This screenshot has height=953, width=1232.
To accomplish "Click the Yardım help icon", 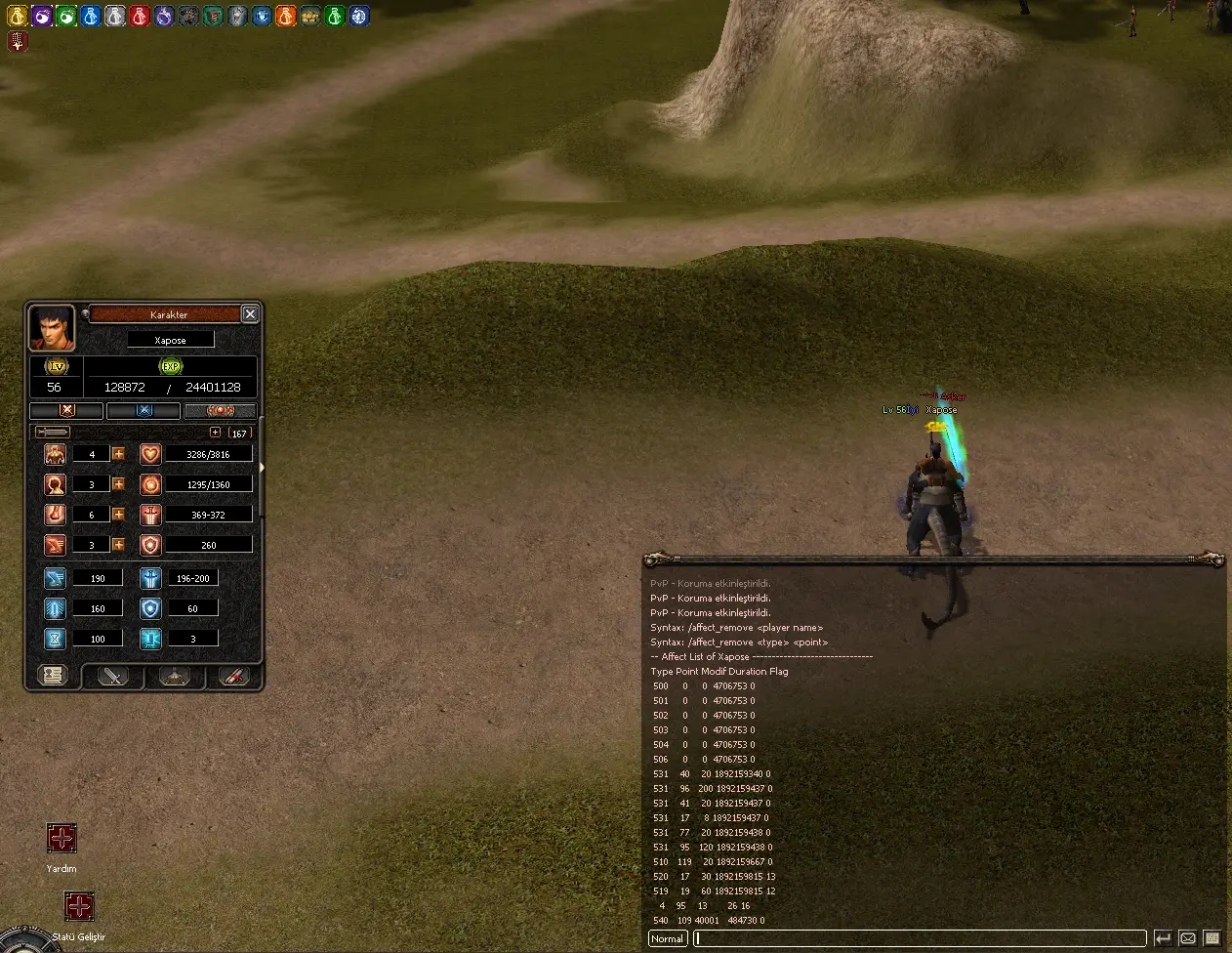I will [62, 838].
